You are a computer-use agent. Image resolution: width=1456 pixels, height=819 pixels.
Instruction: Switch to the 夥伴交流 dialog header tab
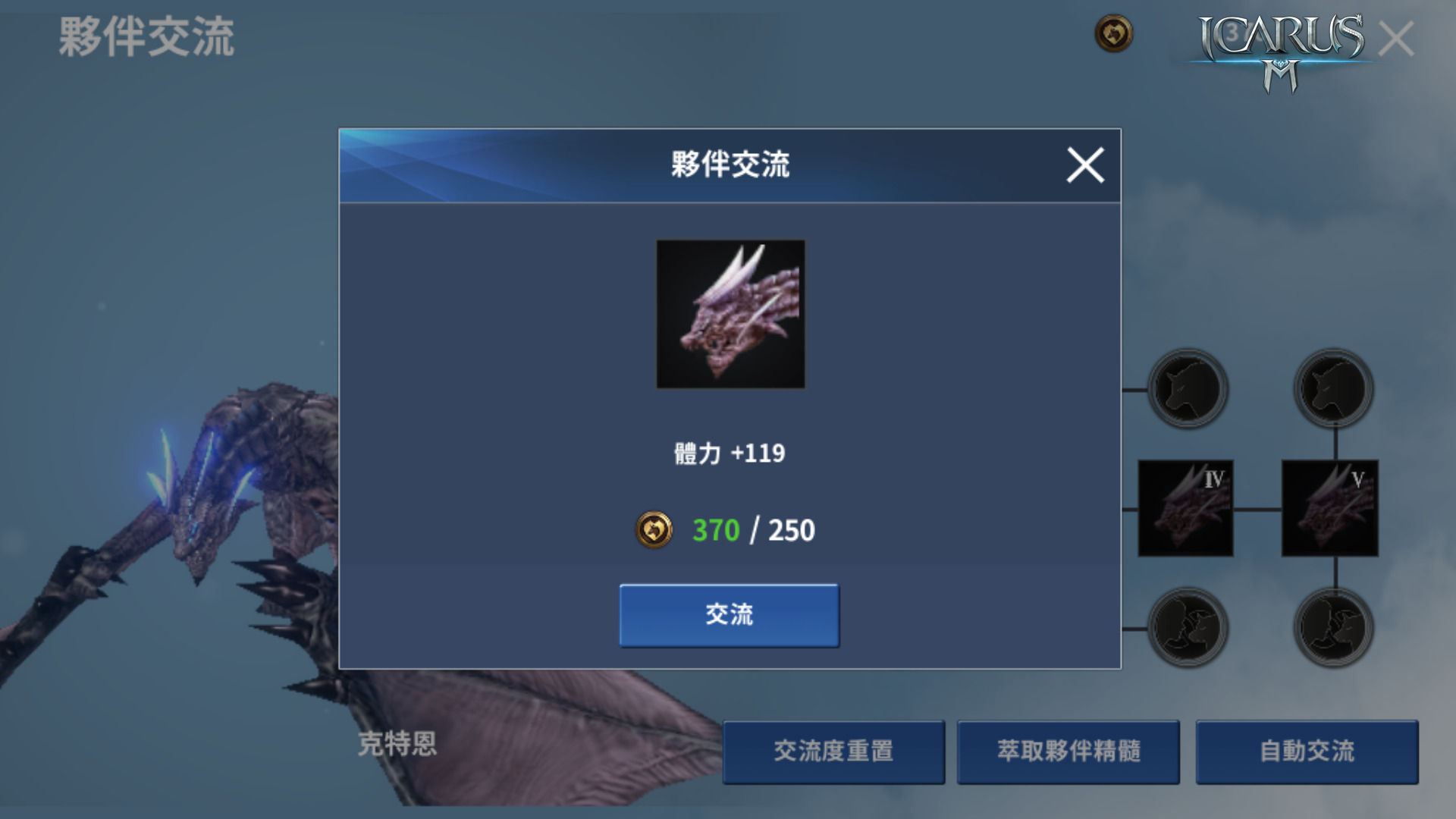[x=729, y=162]
